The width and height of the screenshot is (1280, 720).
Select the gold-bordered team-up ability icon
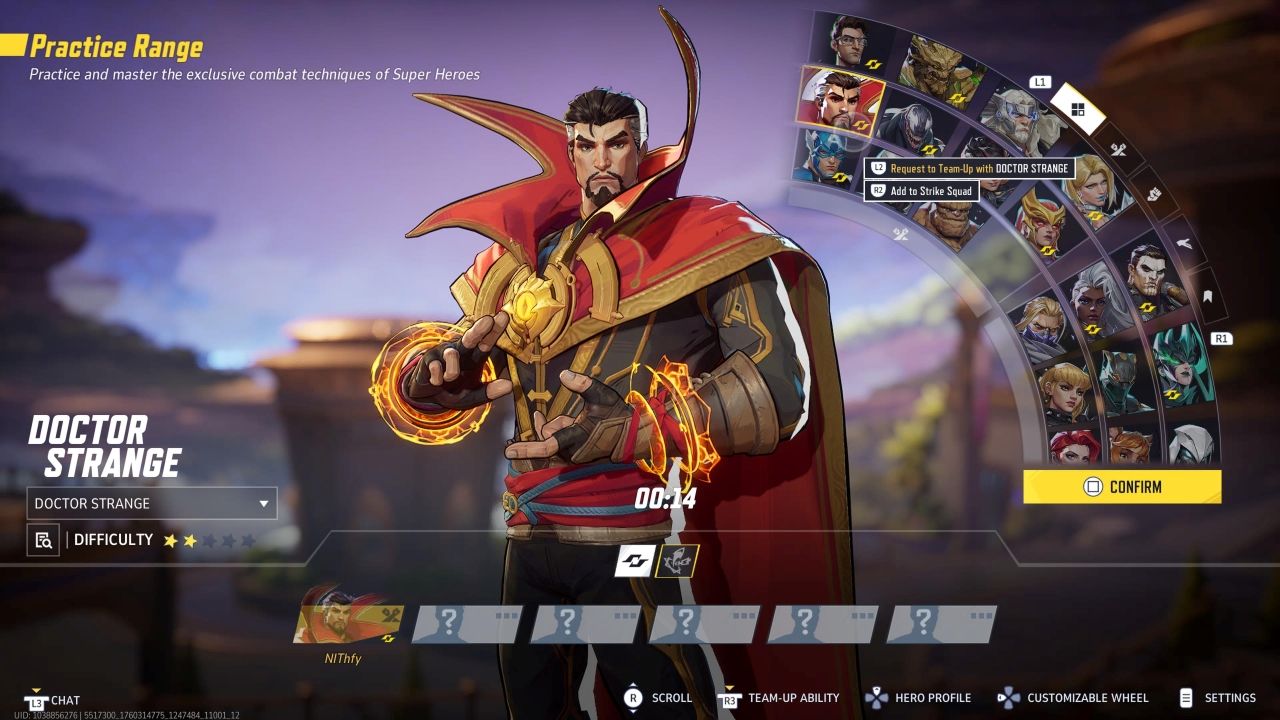click(x=677, y=561)
